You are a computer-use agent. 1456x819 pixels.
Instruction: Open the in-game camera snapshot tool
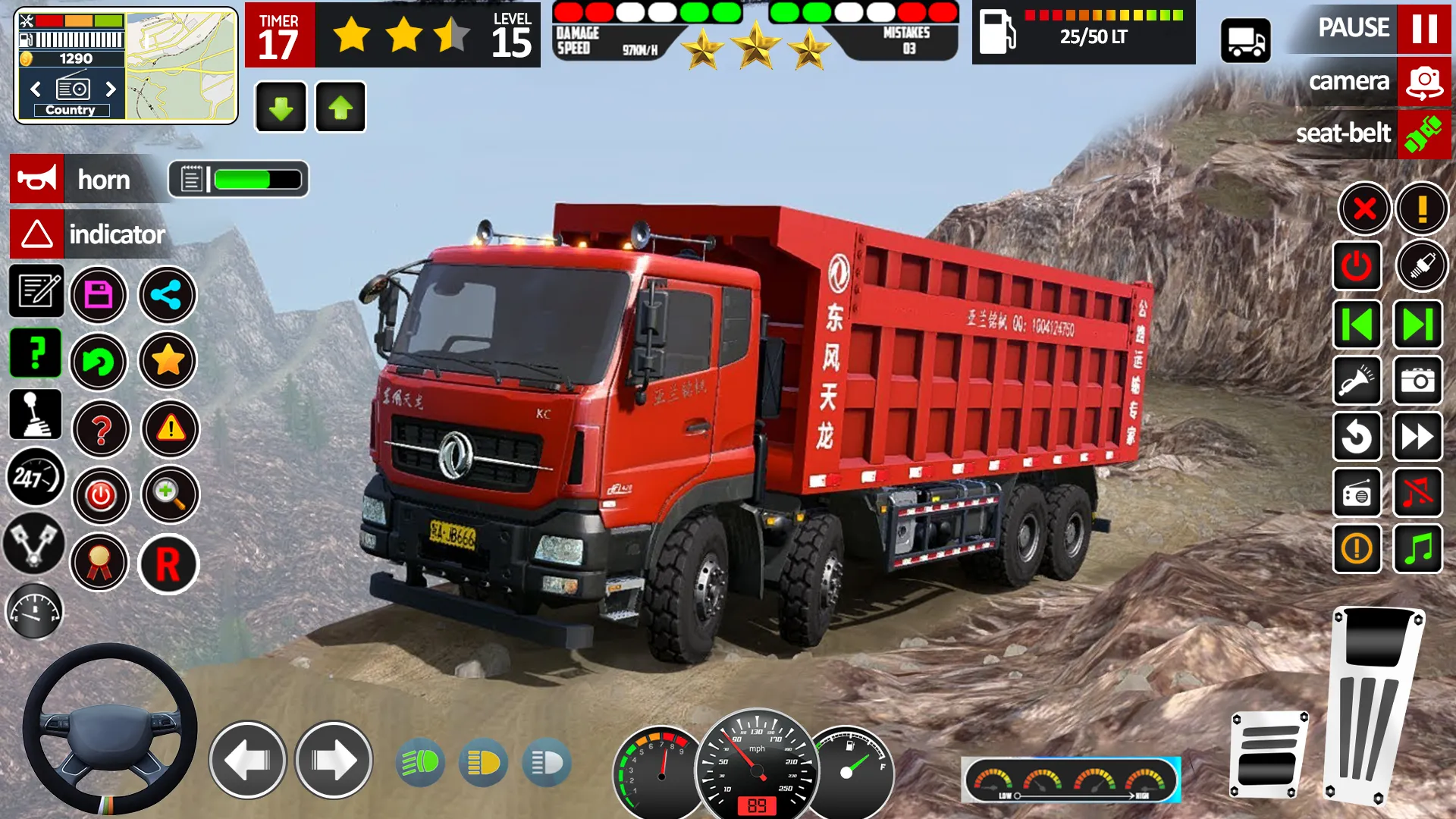(x=1417, y=381)
